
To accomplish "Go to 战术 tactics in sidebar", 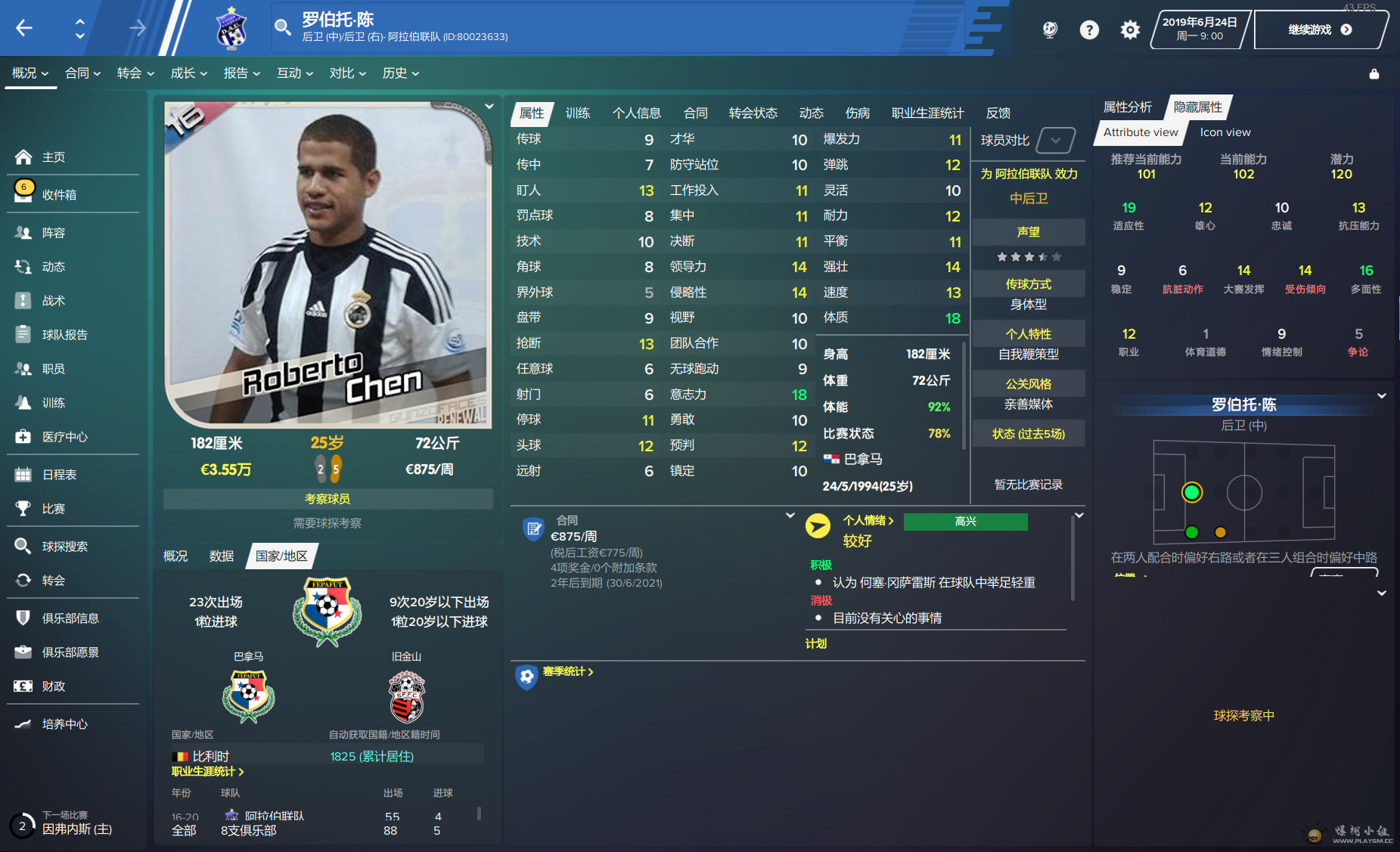I will (x=53, y=301).
